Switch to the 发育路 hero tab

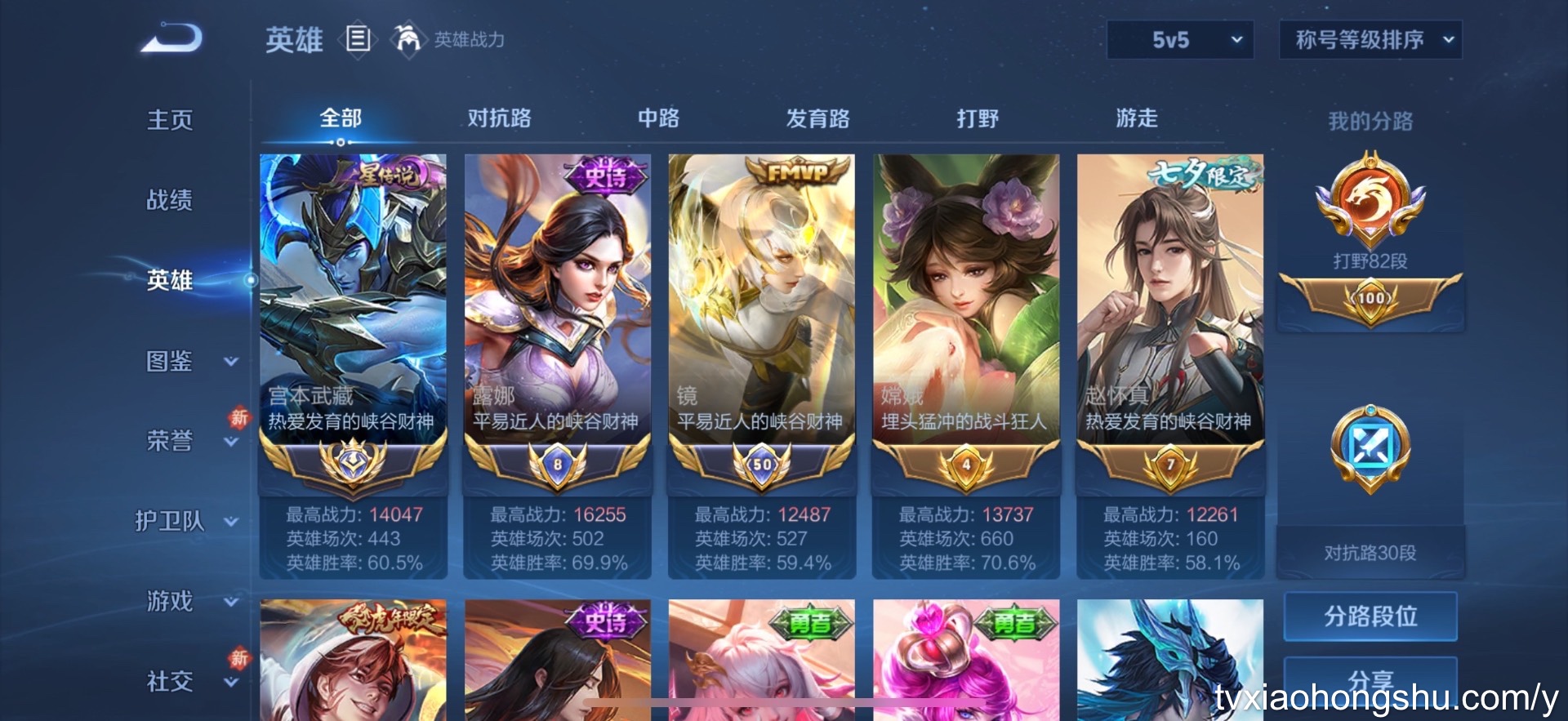[x=817, y=118]
